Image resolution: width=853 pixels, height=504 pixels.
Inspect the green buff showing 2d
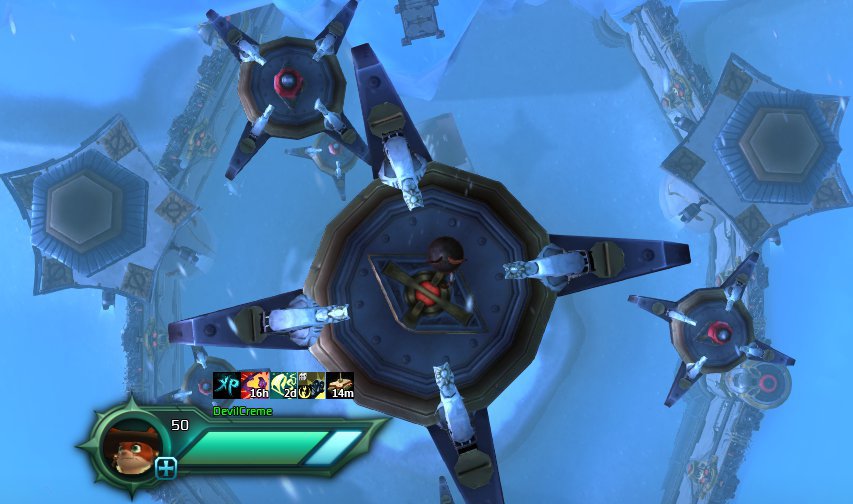284,385
